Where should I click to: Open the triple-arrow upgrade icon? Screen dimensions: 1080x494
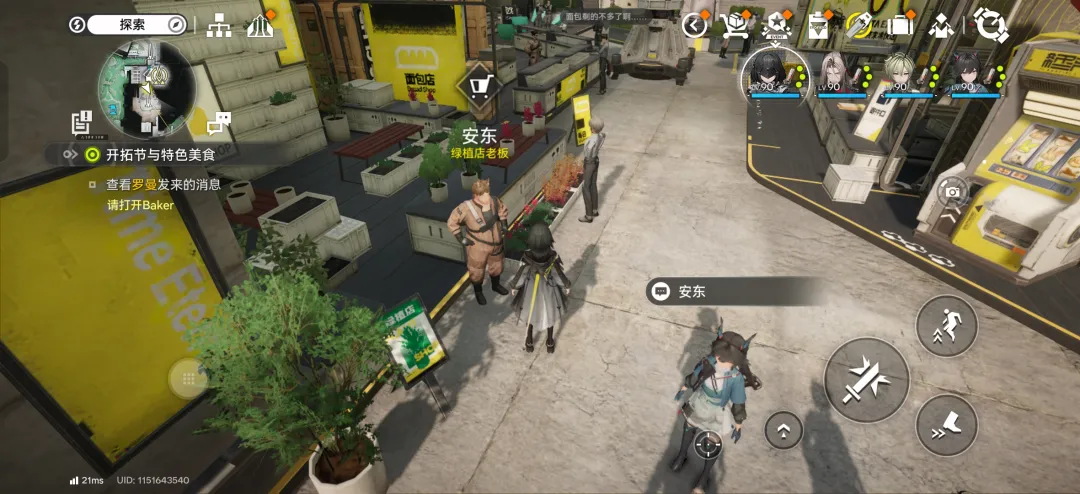[260, 25]
